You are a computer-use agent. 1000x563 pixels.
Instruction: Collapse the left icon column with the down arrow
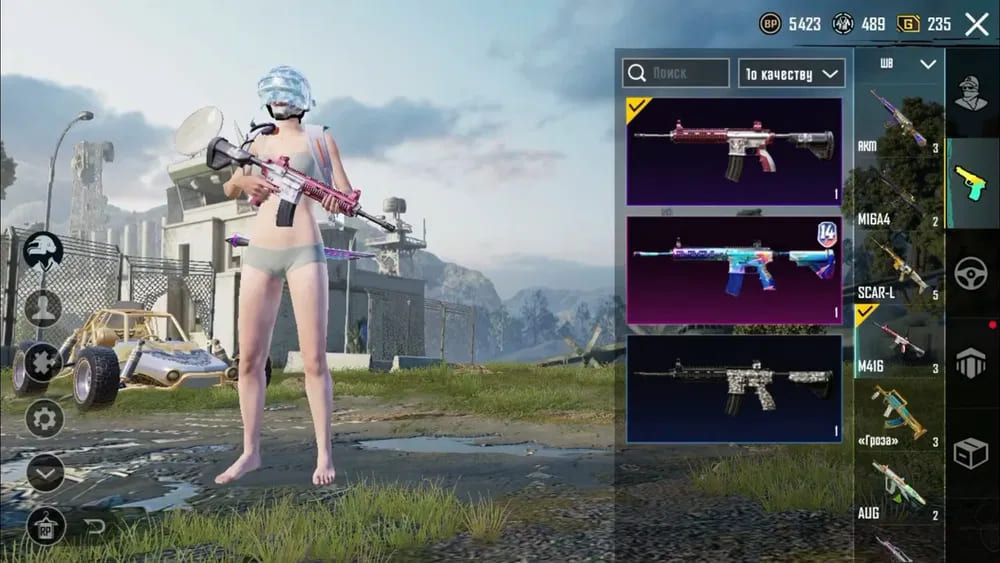tap(45, 472)
